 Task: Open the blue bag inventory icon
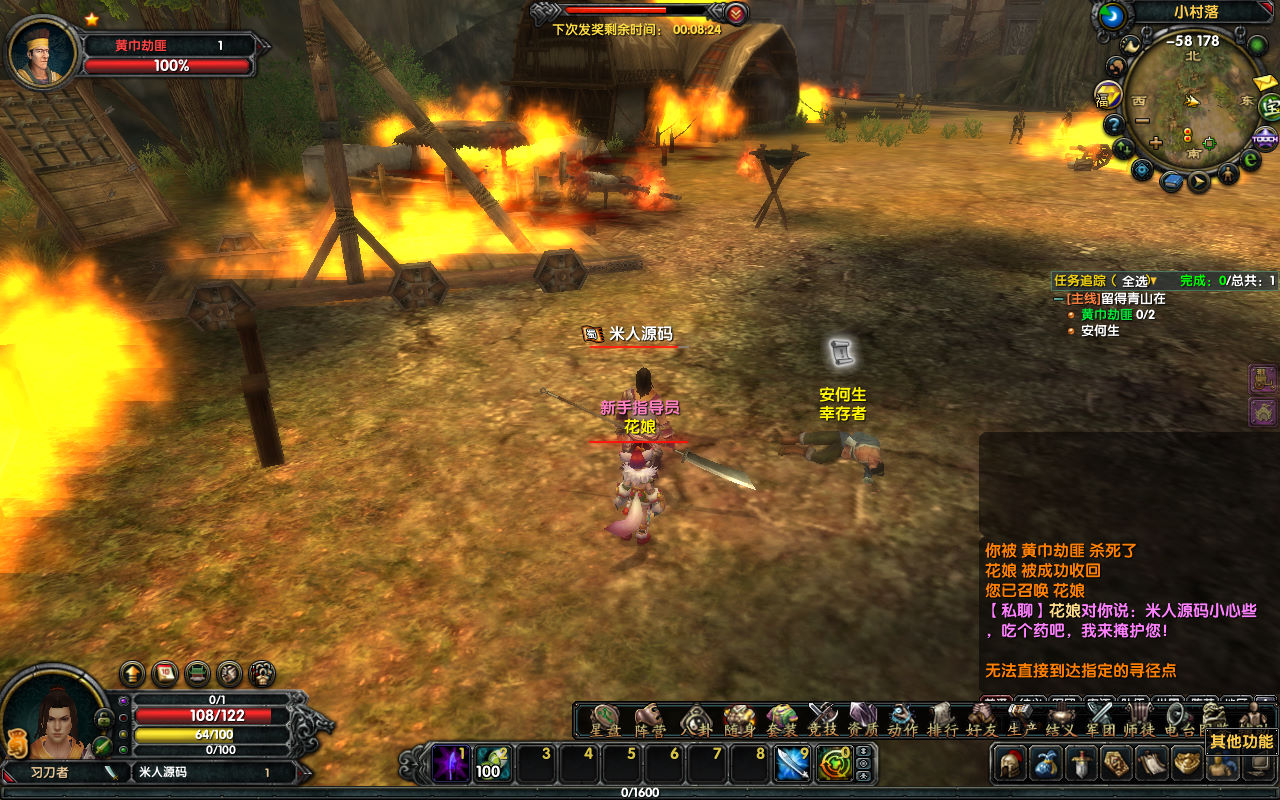[1045, 765]
